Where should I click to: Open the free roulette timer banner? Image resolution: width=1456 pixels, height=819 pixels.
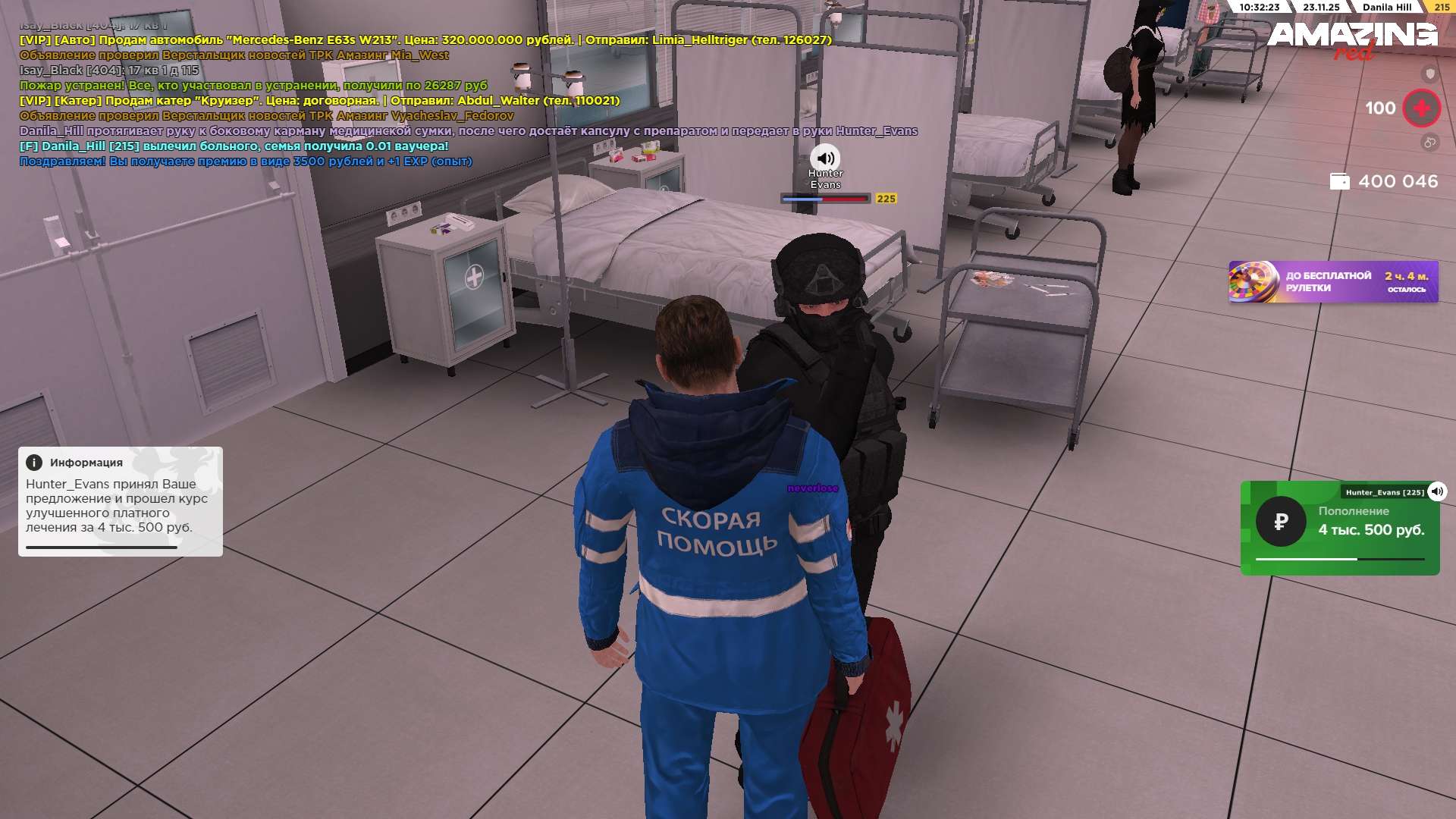[1332, 282]
